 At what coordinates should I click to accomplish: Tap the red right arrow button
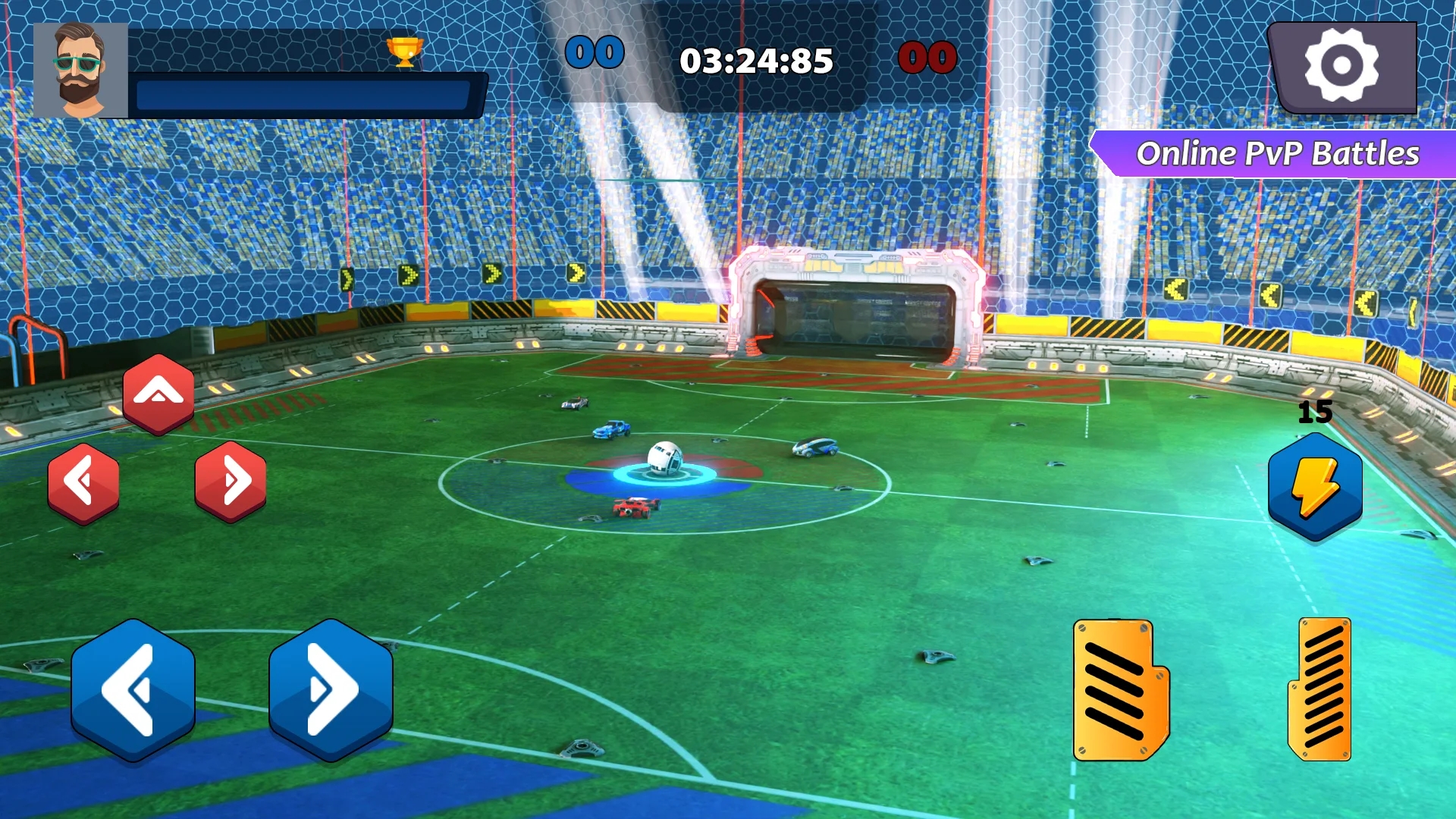click(x=231, y=481)
